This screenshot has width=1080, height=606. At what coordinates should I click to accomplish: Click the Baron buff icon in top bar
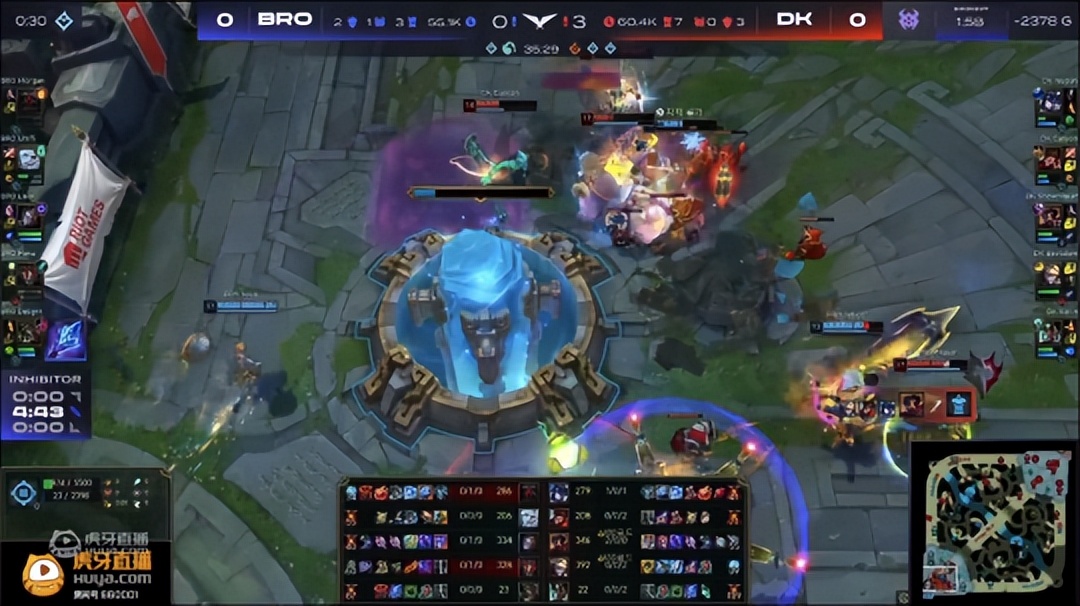point(907,19)
